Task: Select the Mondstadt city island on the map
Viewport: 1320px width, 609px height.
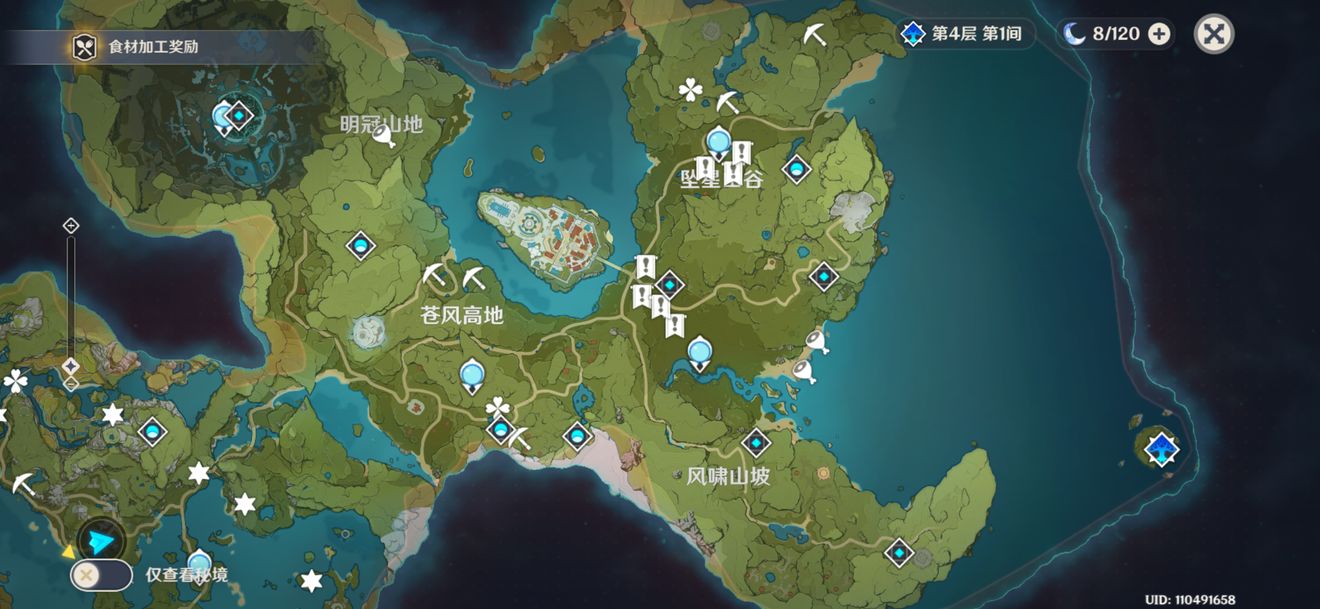Action: click(545, 235)
